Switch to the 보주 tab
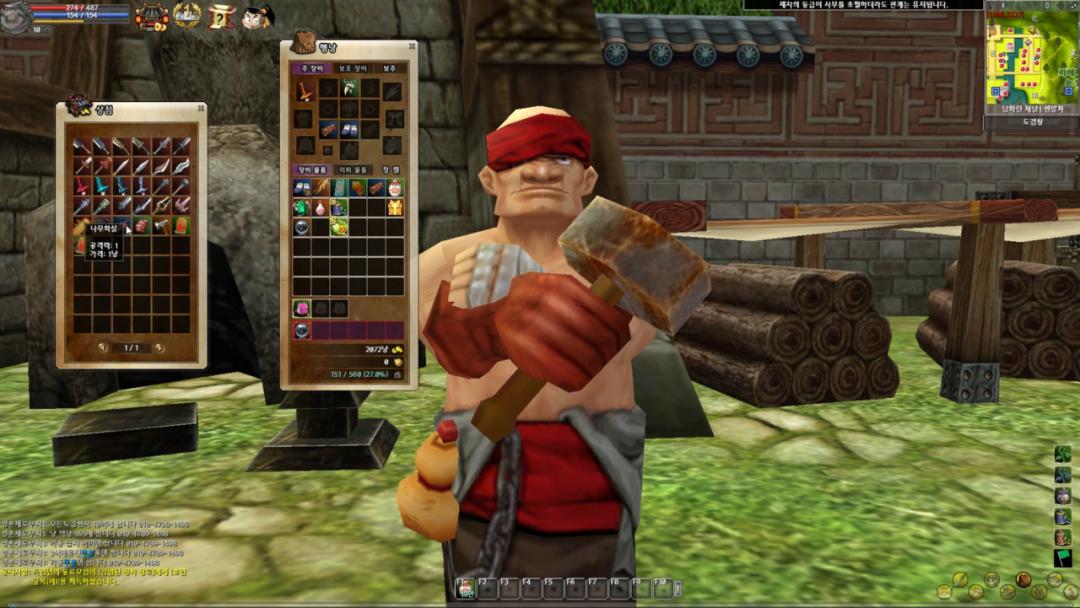The width and height of the screenshot is (1080, 608). tap(389, 68)
